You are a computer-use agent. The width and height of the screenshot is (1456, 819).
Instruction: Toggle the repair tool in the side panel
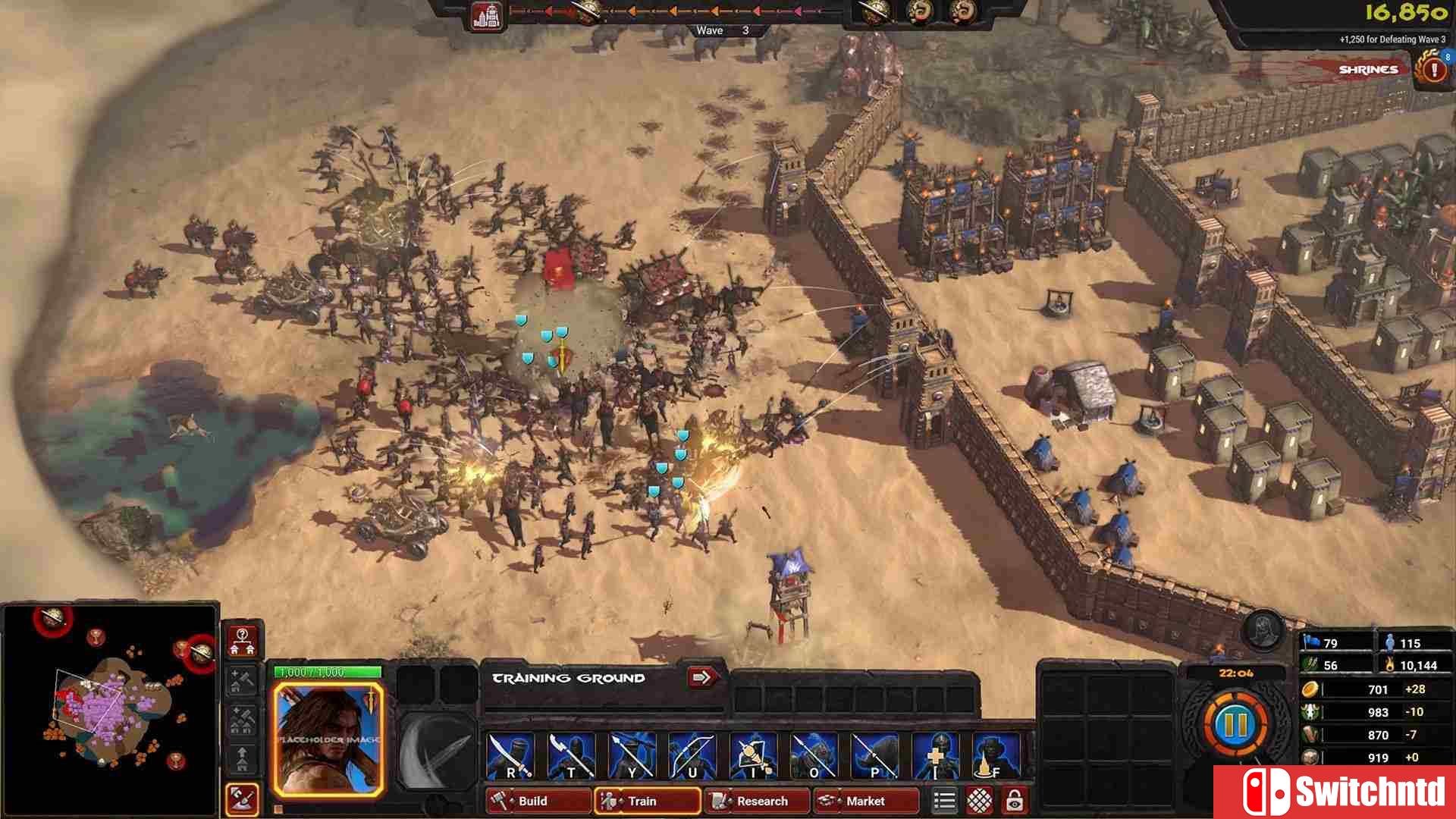pyautogui.click(x=243, y=799)
